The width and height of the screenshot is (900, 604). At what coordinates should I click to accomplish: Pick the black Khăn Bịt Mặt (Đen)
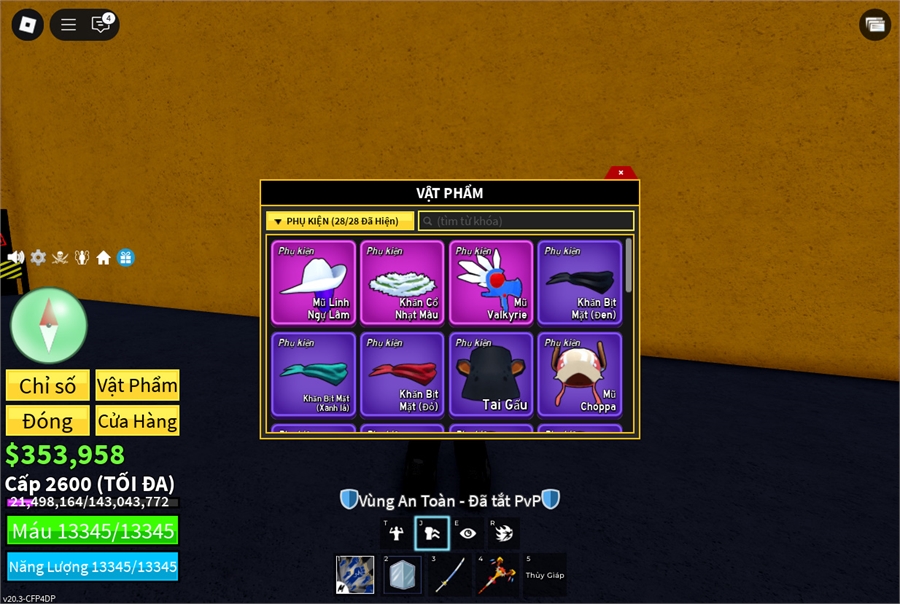tap(580, 282)
